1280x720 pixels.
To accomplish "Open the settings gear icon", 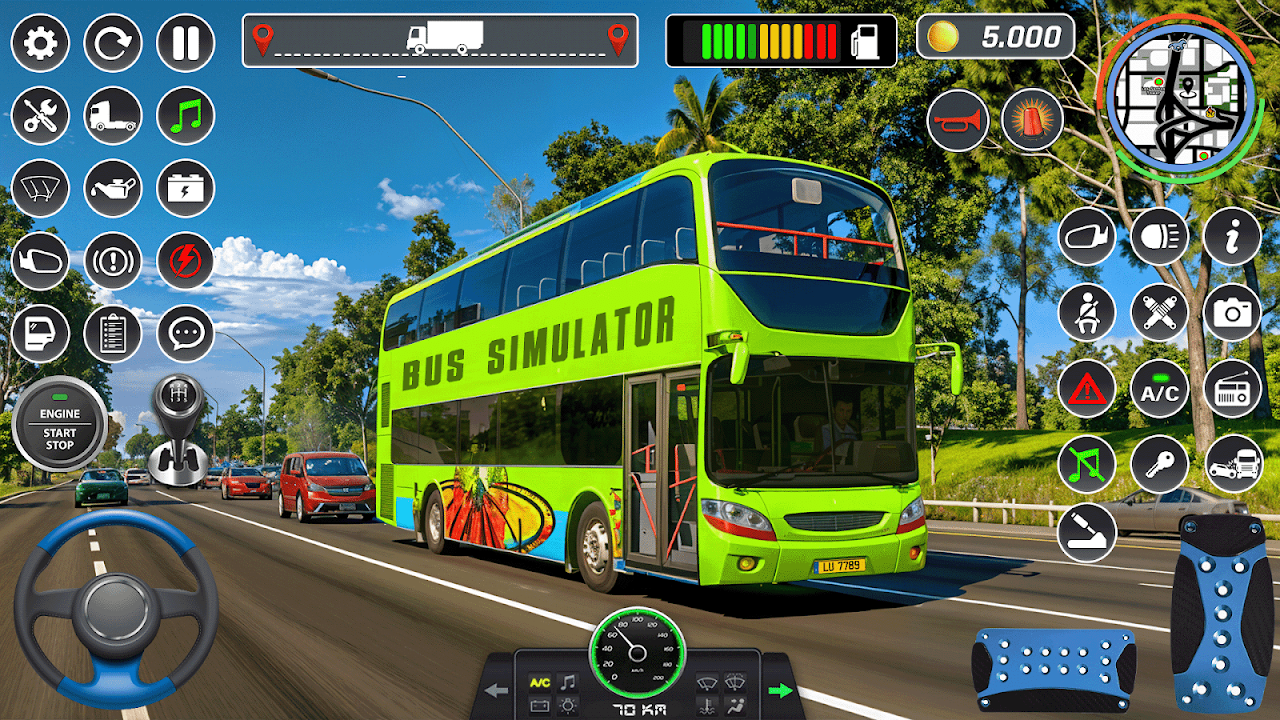I will tap(40, 42).
